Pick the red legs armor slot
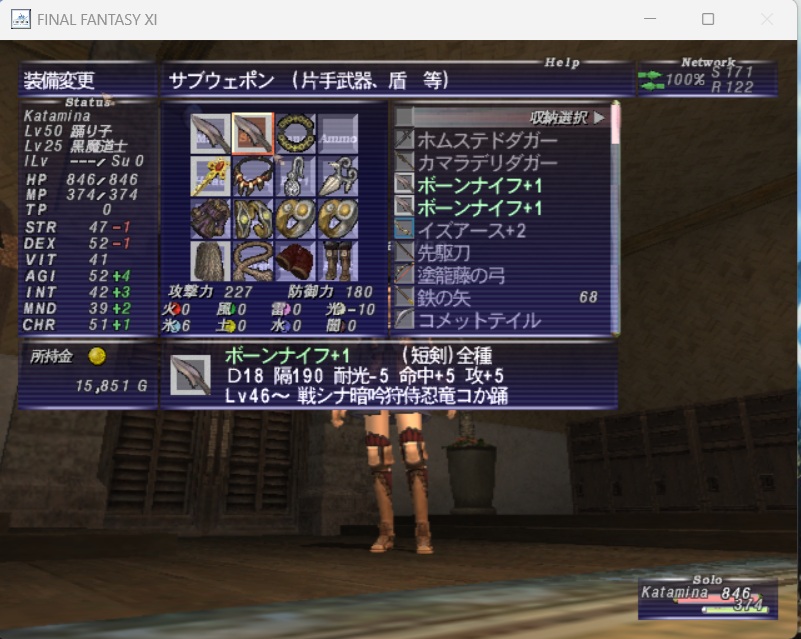The width and height of the screenshot is (801, 639). pyautogui.click(x=296, y=260)
